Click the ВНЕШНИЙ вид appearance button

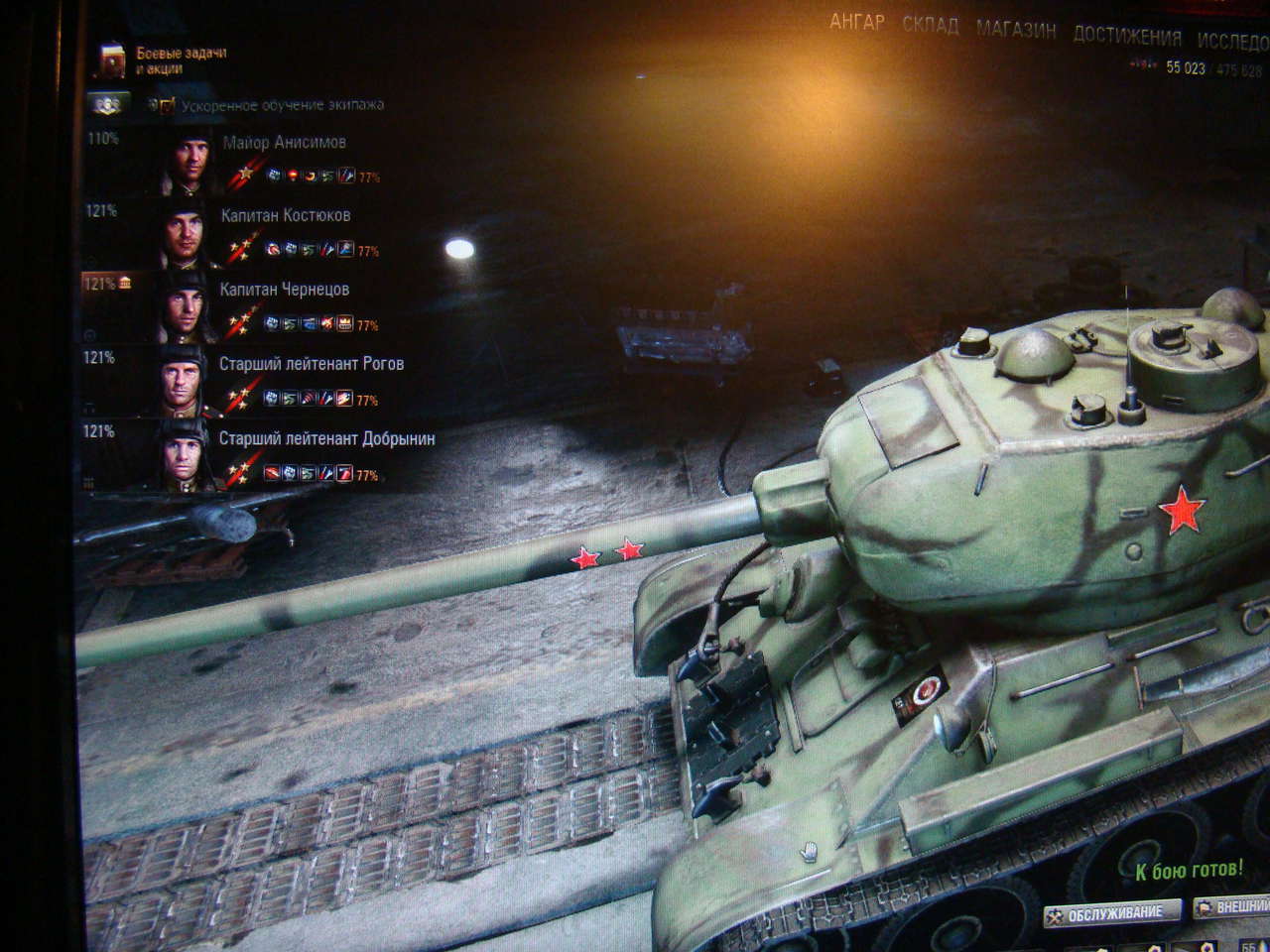1233,907
